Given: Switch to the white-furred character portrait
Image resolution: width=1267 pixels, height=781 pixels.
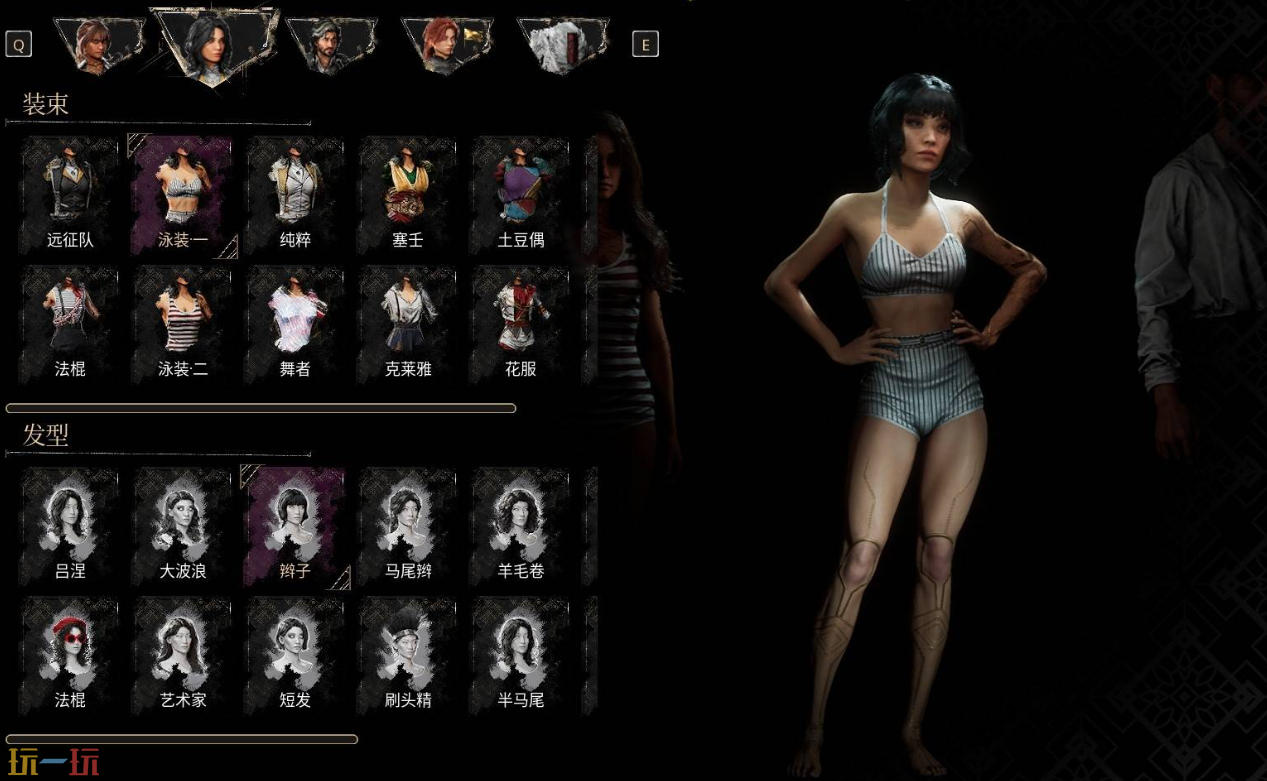Looking at the screenshot, I should [x=562, y=46].
